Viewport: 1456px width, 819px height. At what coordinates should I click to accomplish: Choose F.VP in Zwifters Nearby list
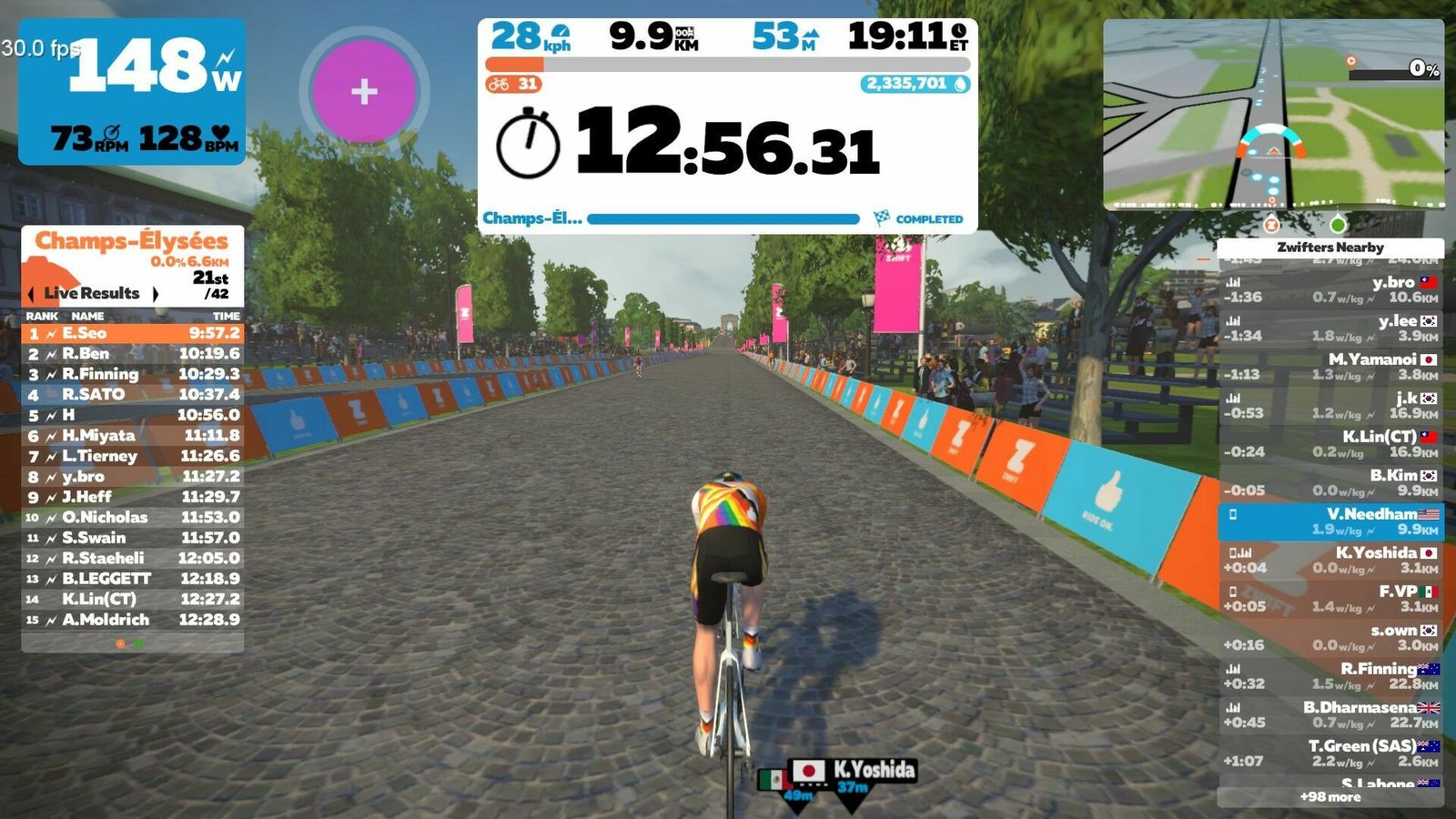click(1330, 598)
